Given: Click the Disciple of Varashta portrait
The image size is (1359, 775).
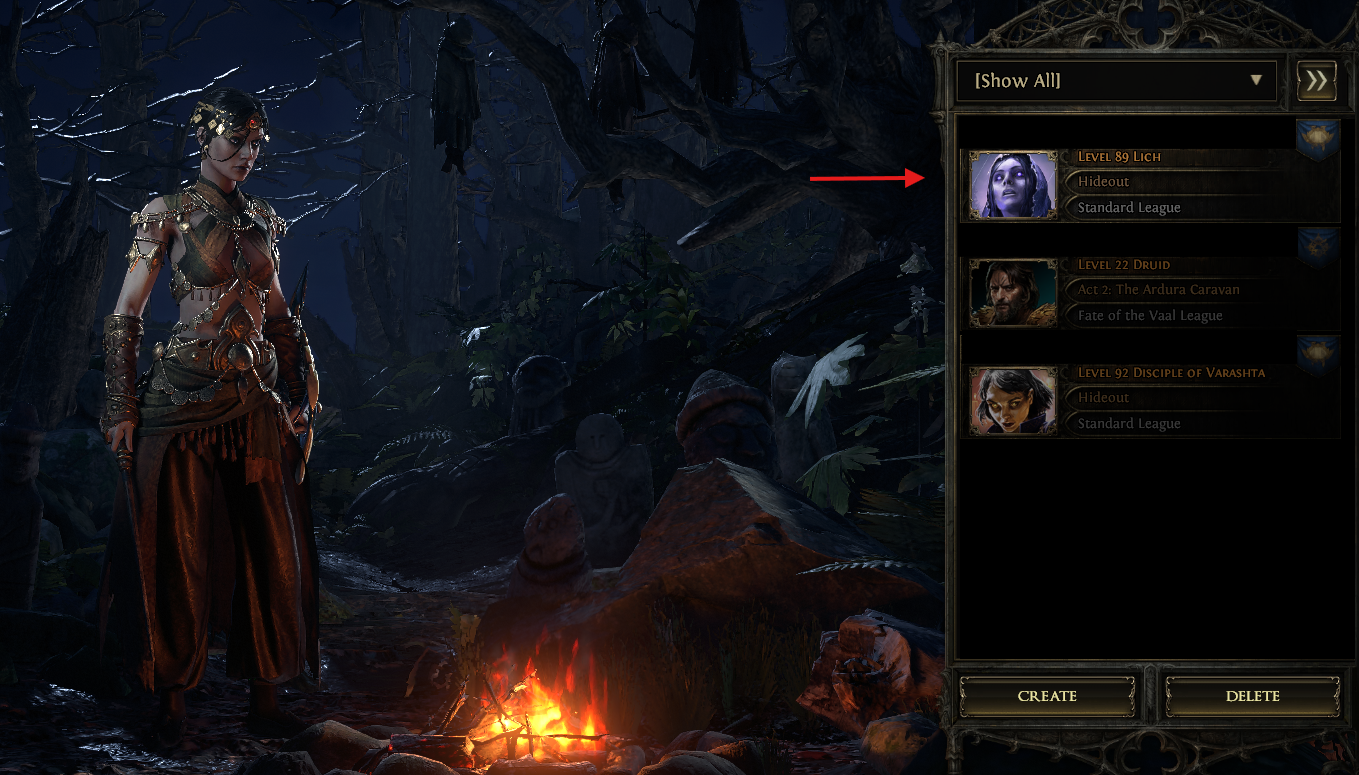Looking at the screenshot, I should pyautogui.click(x=1013, y=401).
